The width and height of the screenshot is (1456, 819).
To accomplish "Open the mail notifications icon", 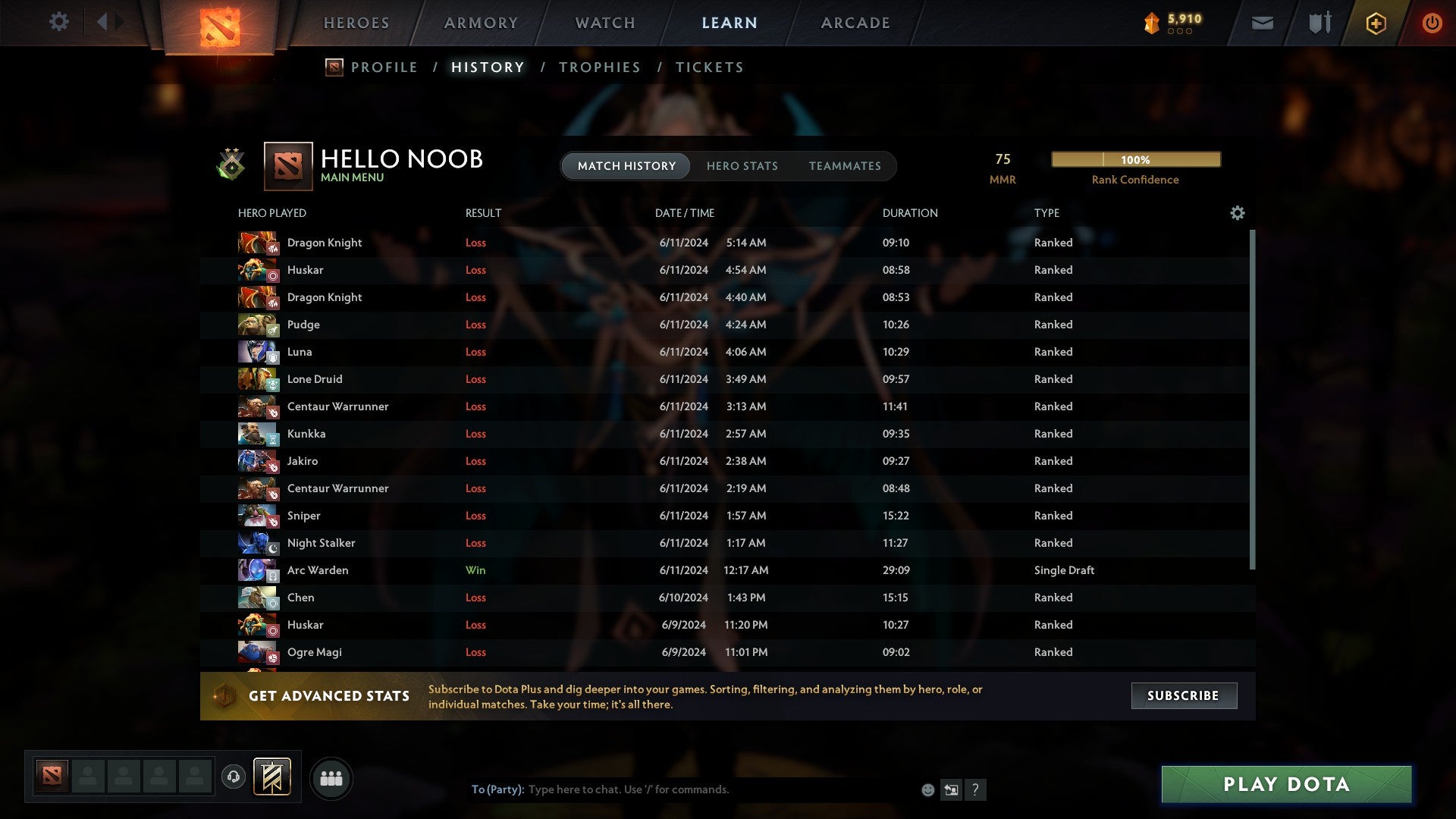I will [x=1263, y=23].
